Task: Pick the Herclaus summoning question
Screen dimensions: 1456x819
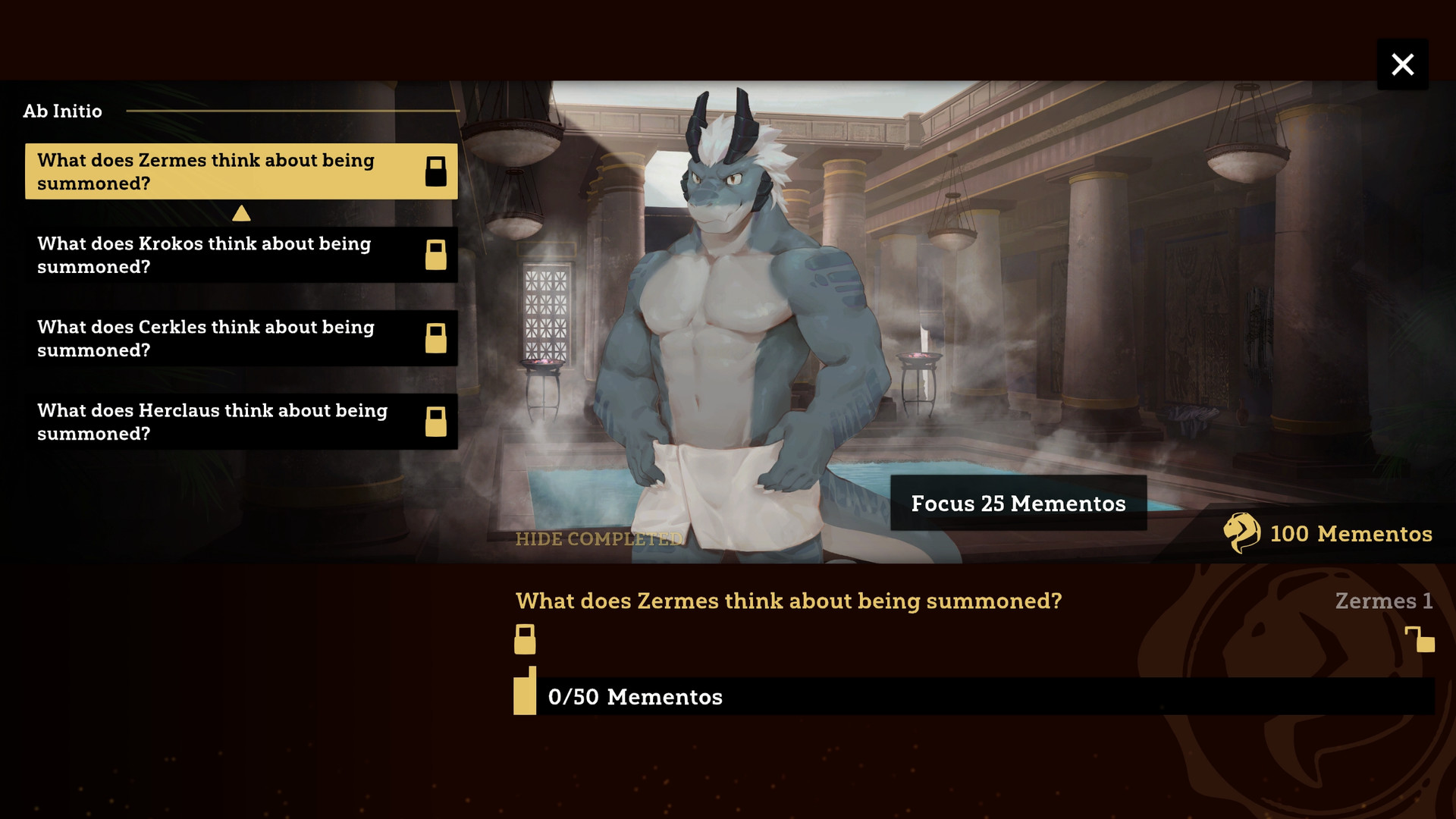Action: [x=240, y=422]
